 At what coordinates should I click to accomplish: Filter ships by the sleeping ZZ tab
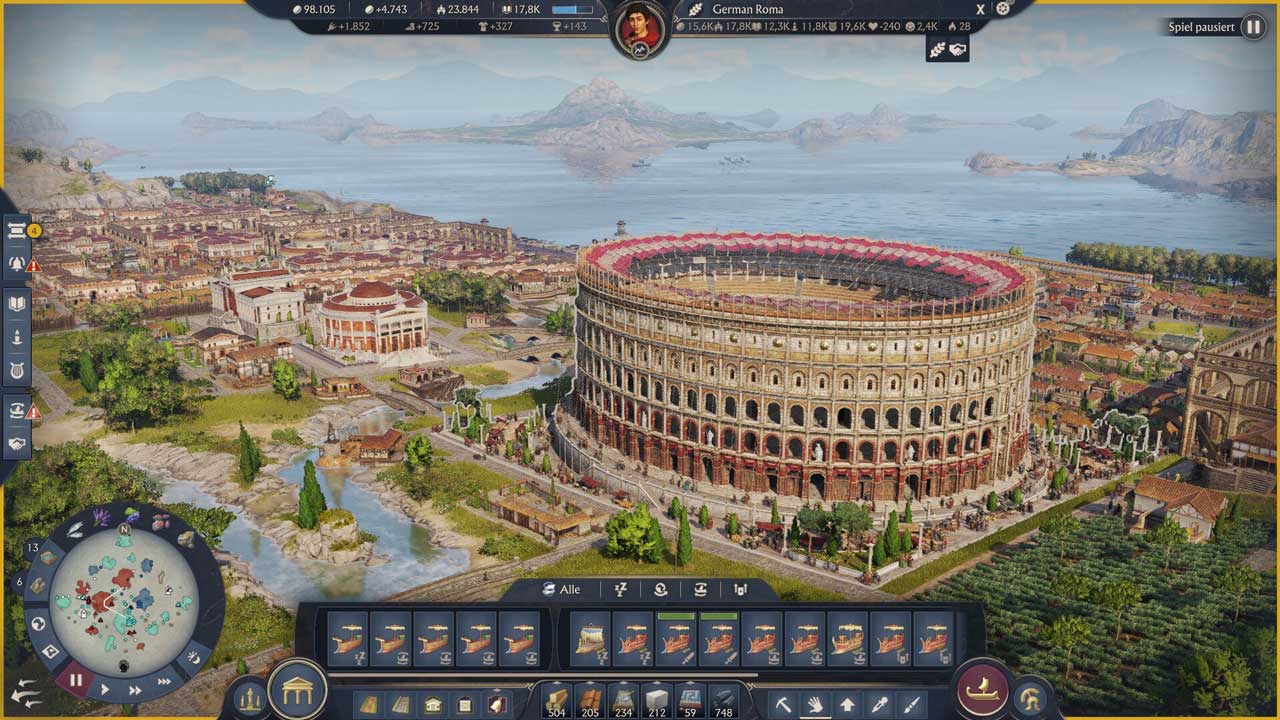[620, 589]
